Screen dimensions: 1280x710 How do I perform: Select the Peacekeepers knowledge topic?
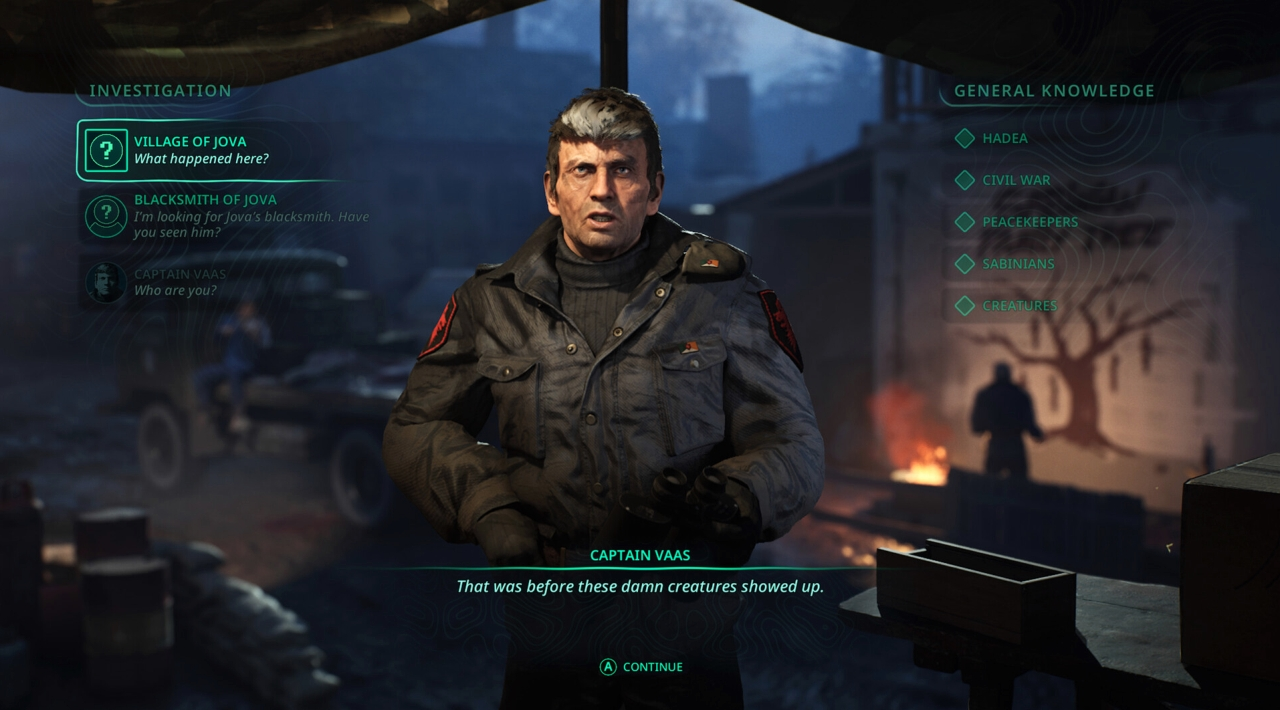click(x=1029, y=222)
